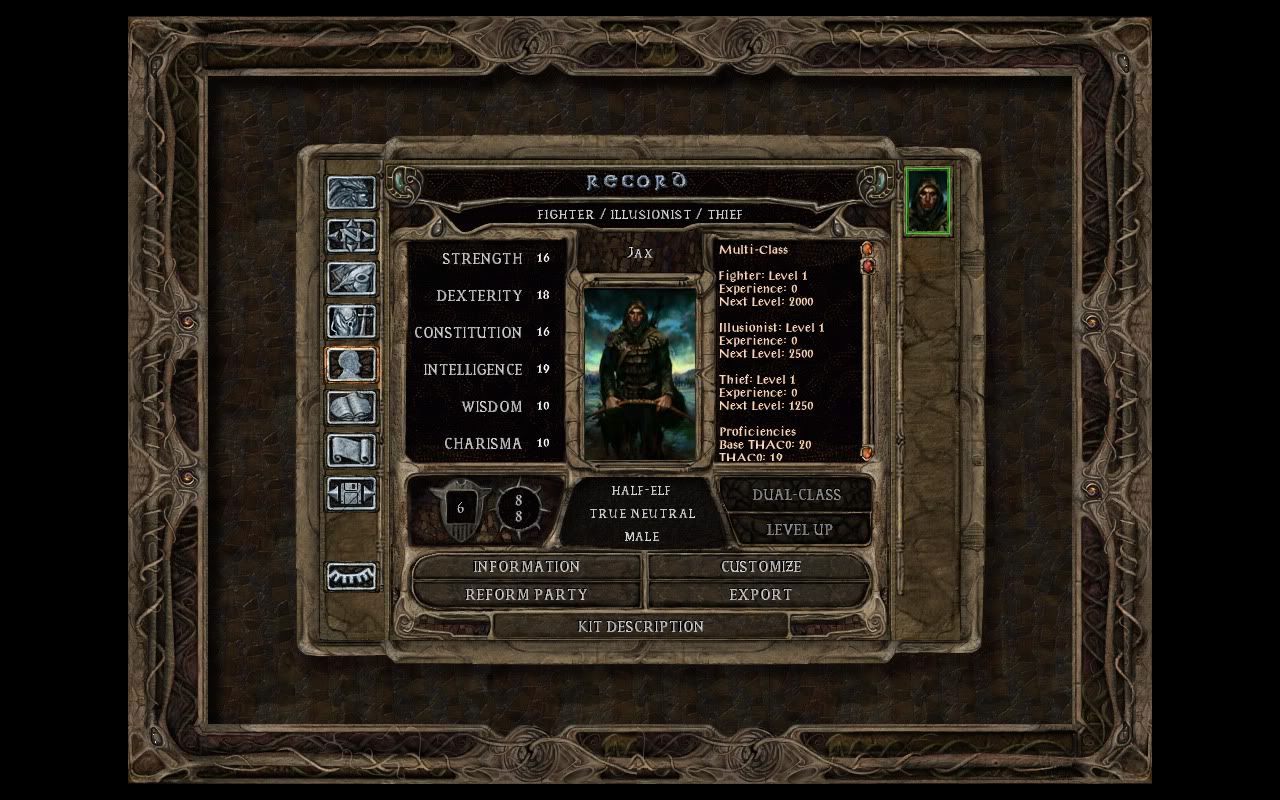Open the mage spellbook icon

(351, 407)
